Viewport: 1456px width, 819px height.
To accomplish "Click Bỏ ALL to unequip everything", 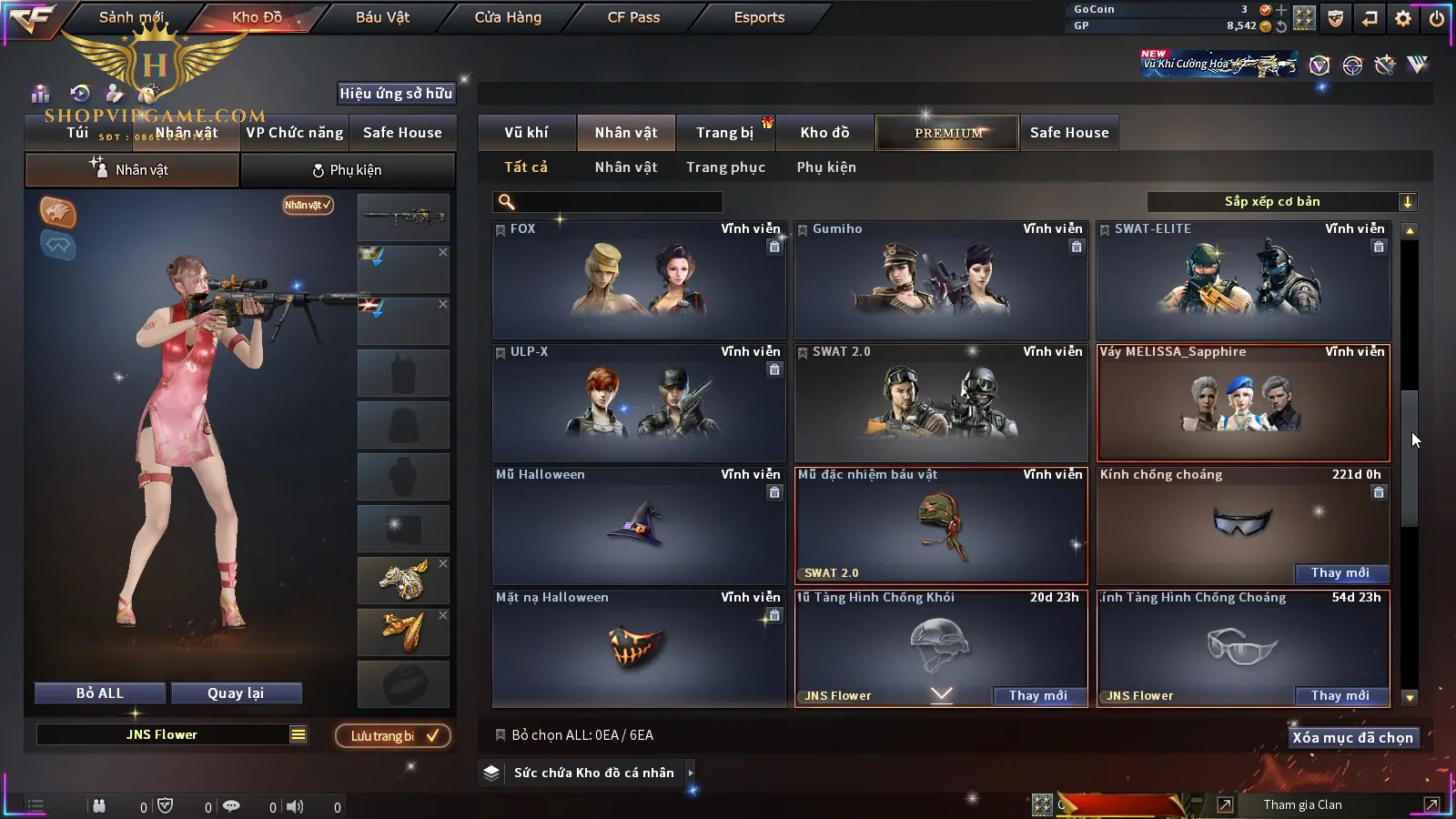I will pyautogui.click(x=100, y=693).
